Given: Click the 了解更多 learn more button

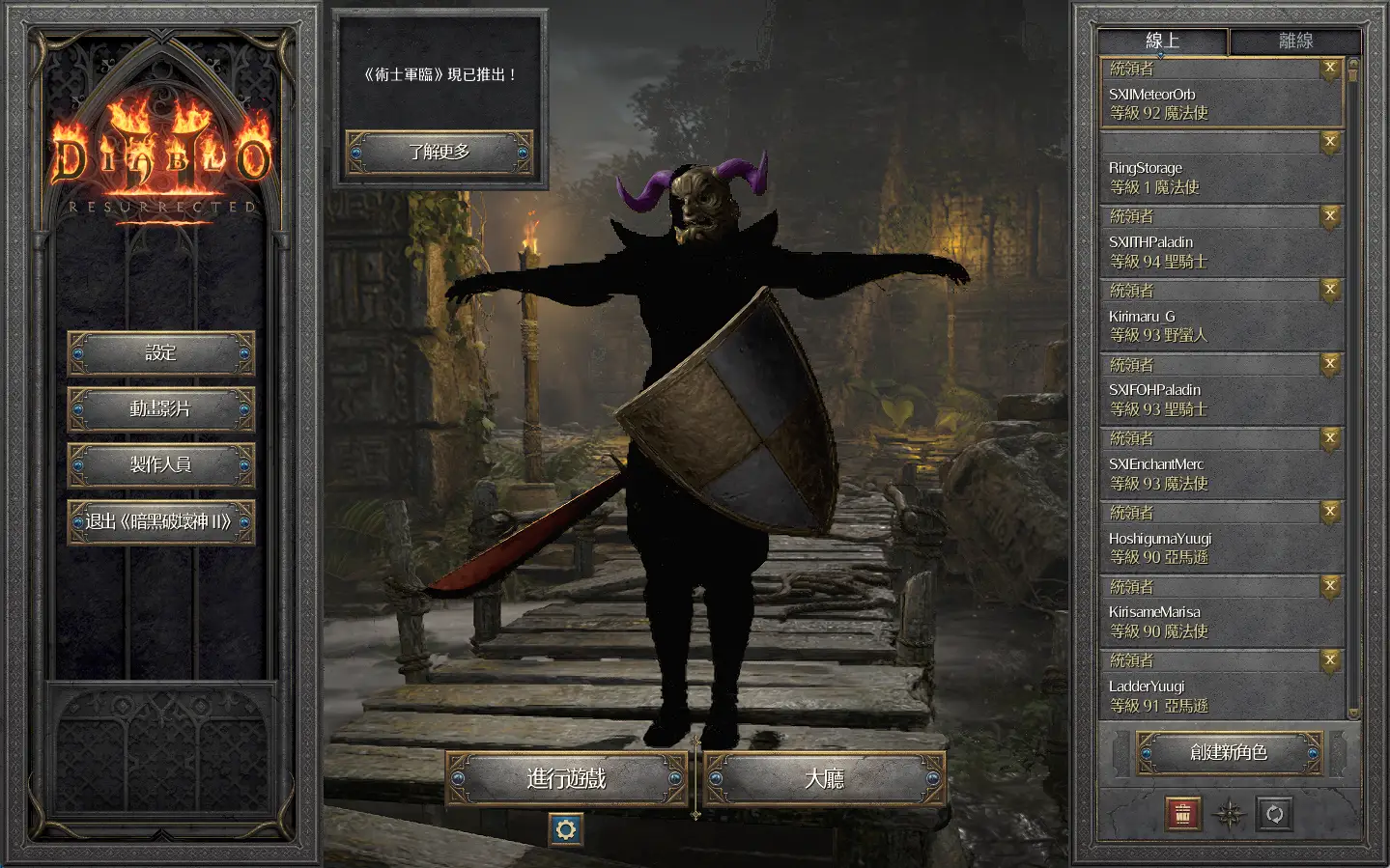Looking at the screenshot, I should coord(439,153).
